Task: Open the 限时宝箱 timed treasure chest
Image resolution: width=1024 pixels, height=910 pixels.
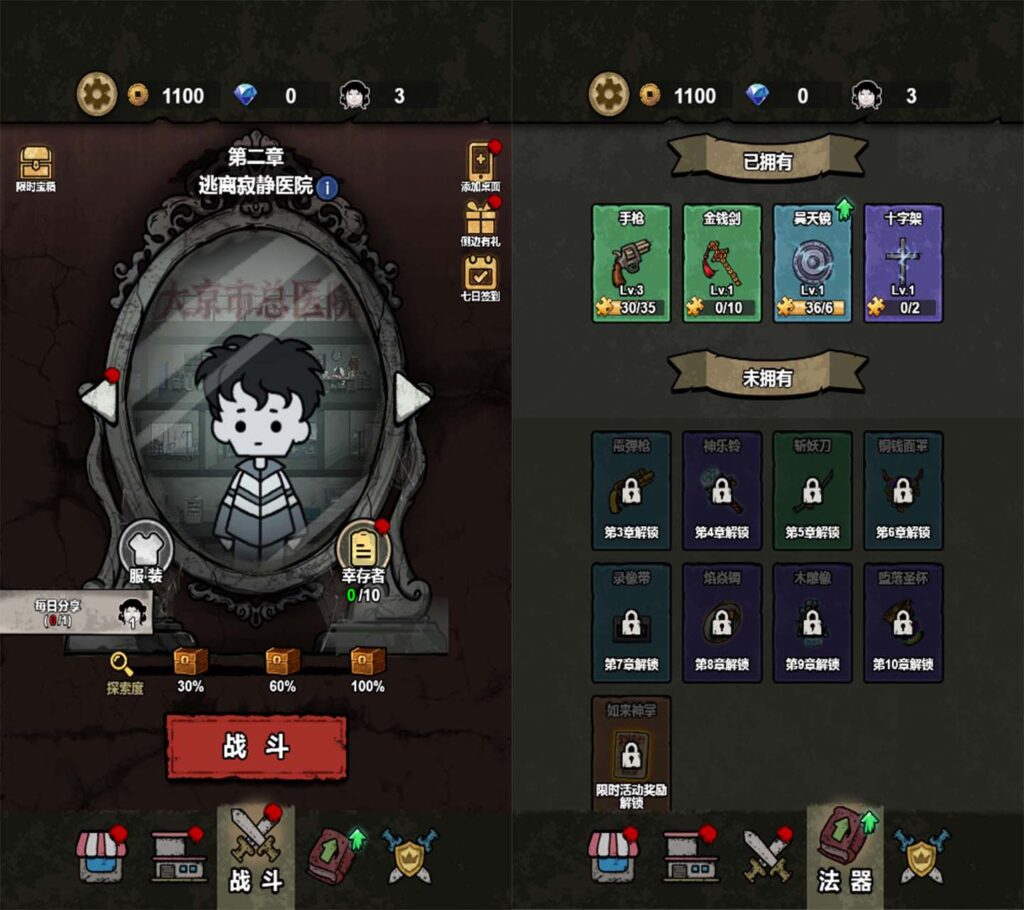Action: tap(36, 166)
